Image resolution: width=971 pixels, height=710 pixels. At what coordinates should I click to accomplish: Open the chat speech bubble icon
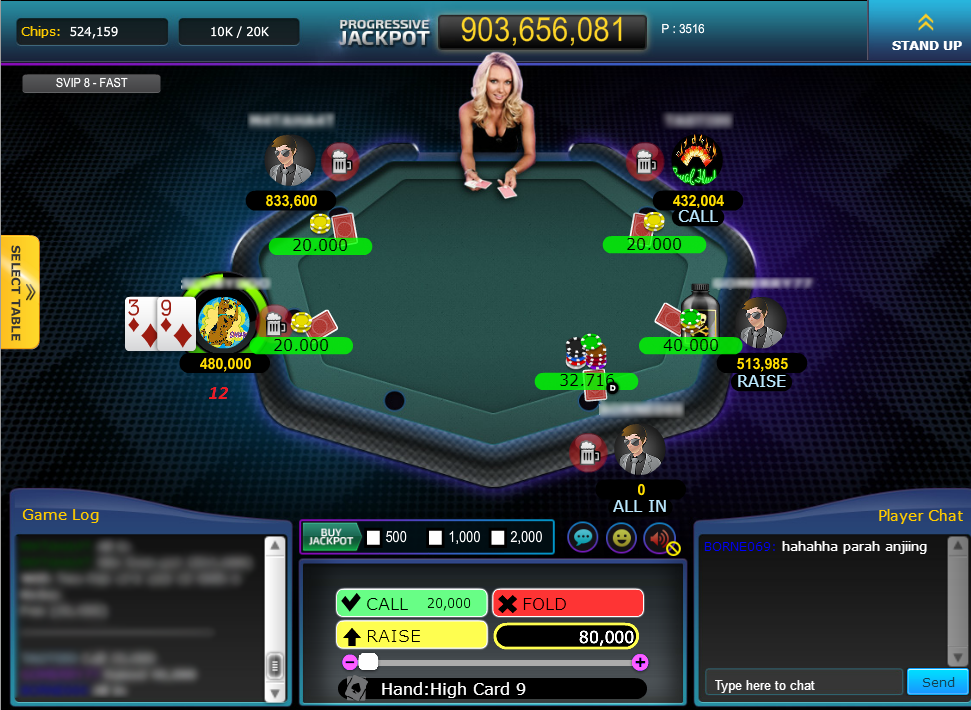point(583,537)
